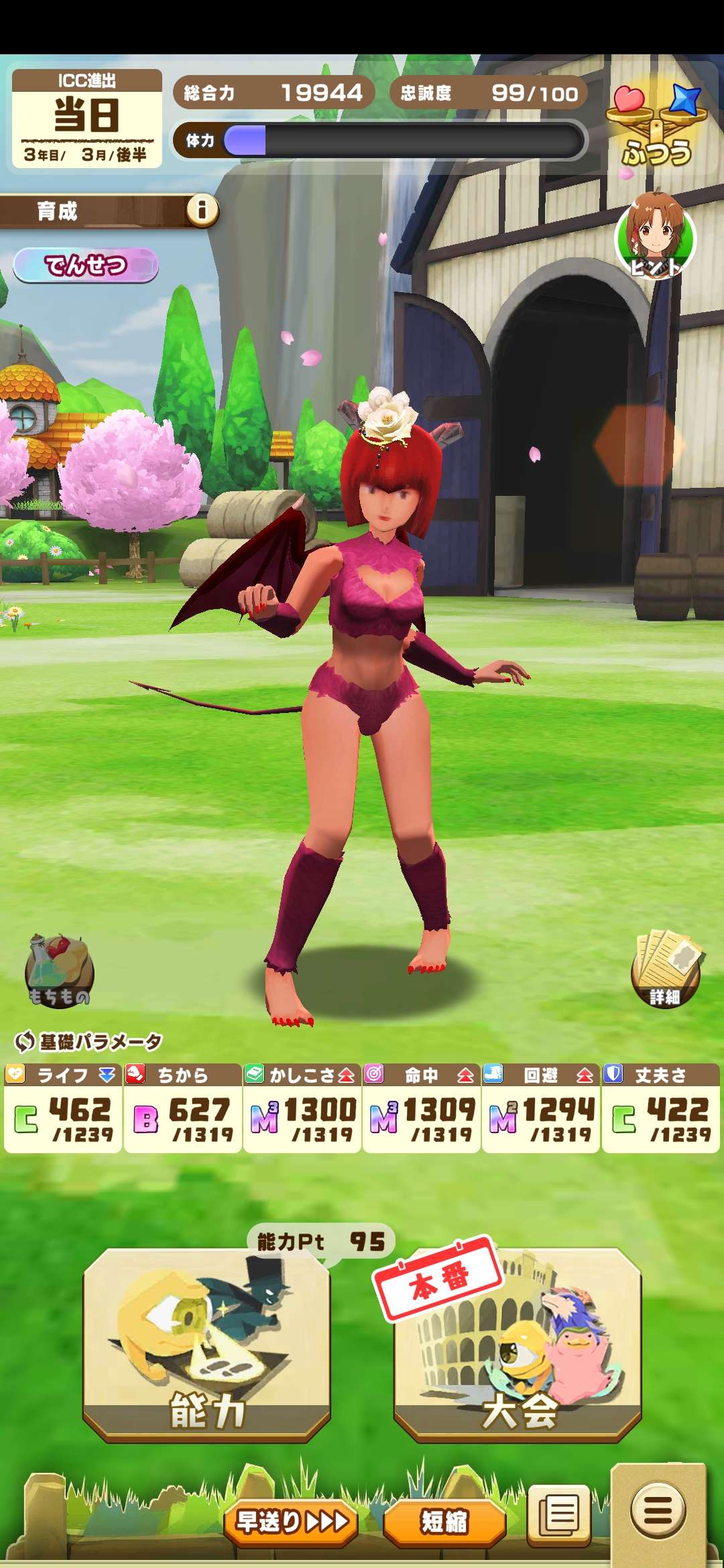
Task: Select the かしこさ stat panel
Action: coord(302,1108)
